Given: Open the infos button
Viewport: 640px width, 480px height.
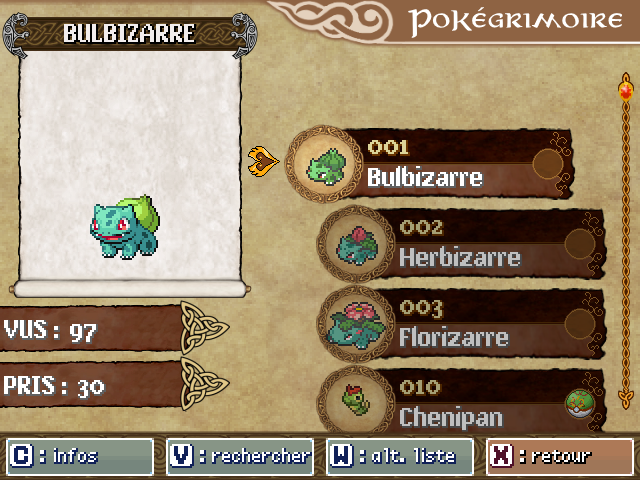Looking at the screenshot, I should pyautogui.click(x=80, y=457).
